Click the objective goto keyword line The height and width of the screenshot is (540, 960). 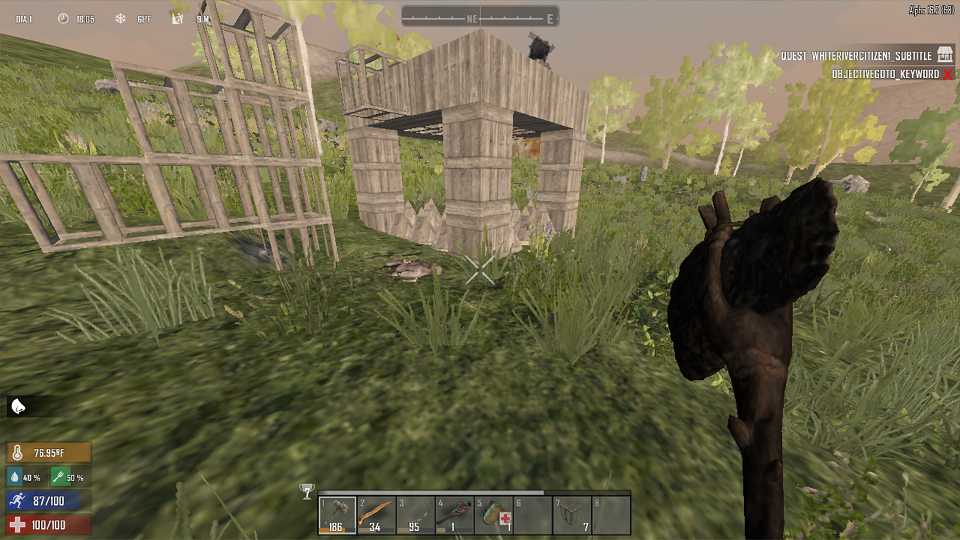click(885, 74)
